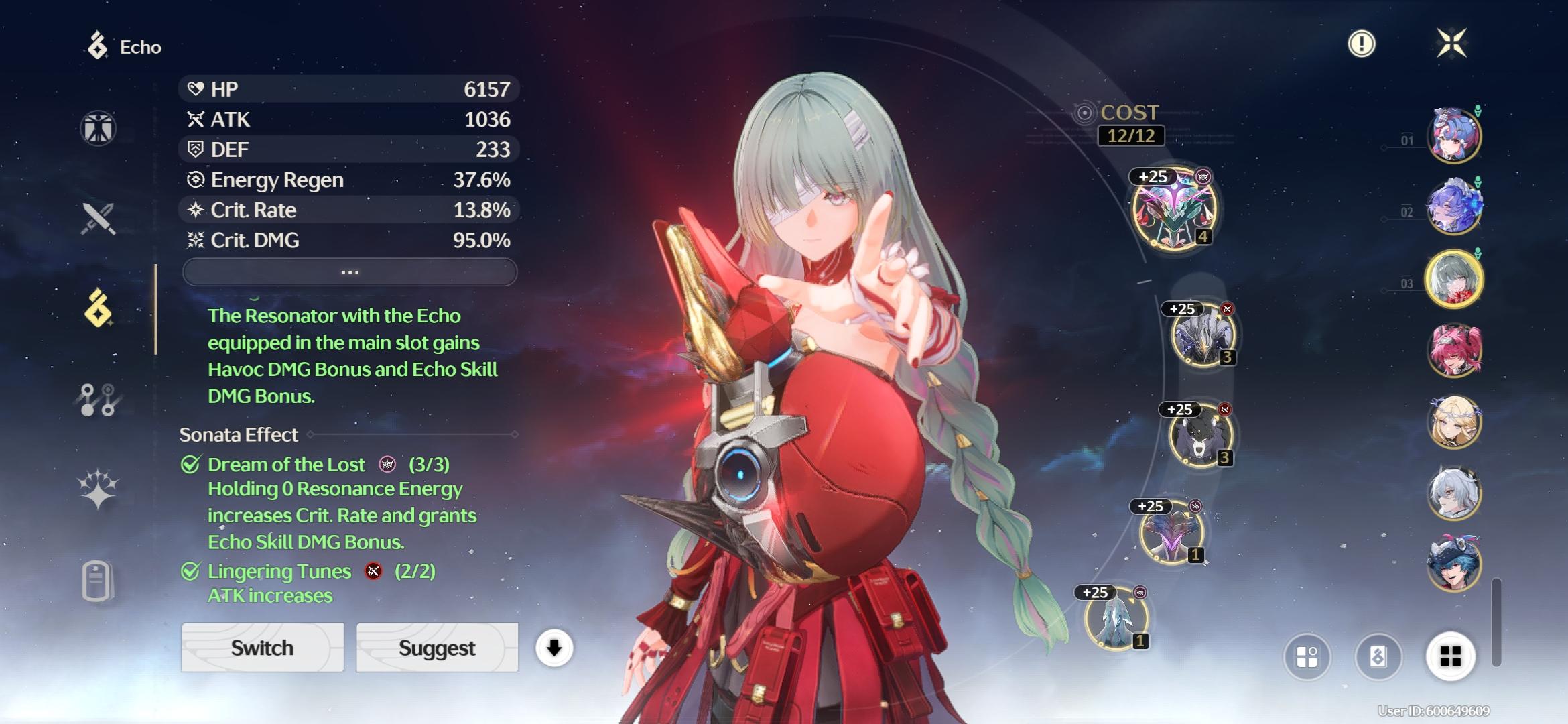Select the blonde resonator portrait
Image resolution: width=1568 pixels, height=724 pixels.
(x=1453, y=422)
